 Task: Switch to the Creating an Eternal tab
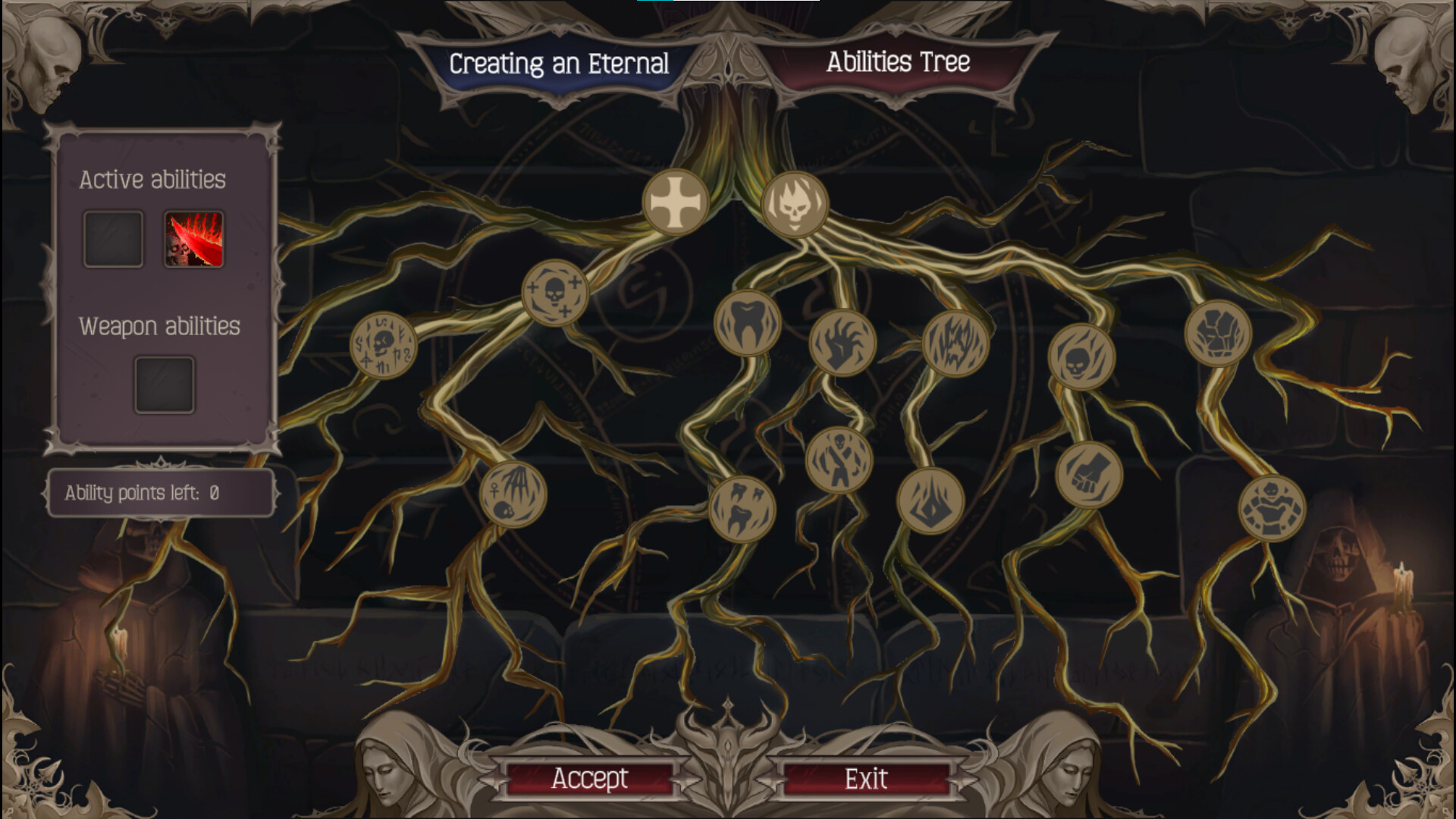[559, 64]
